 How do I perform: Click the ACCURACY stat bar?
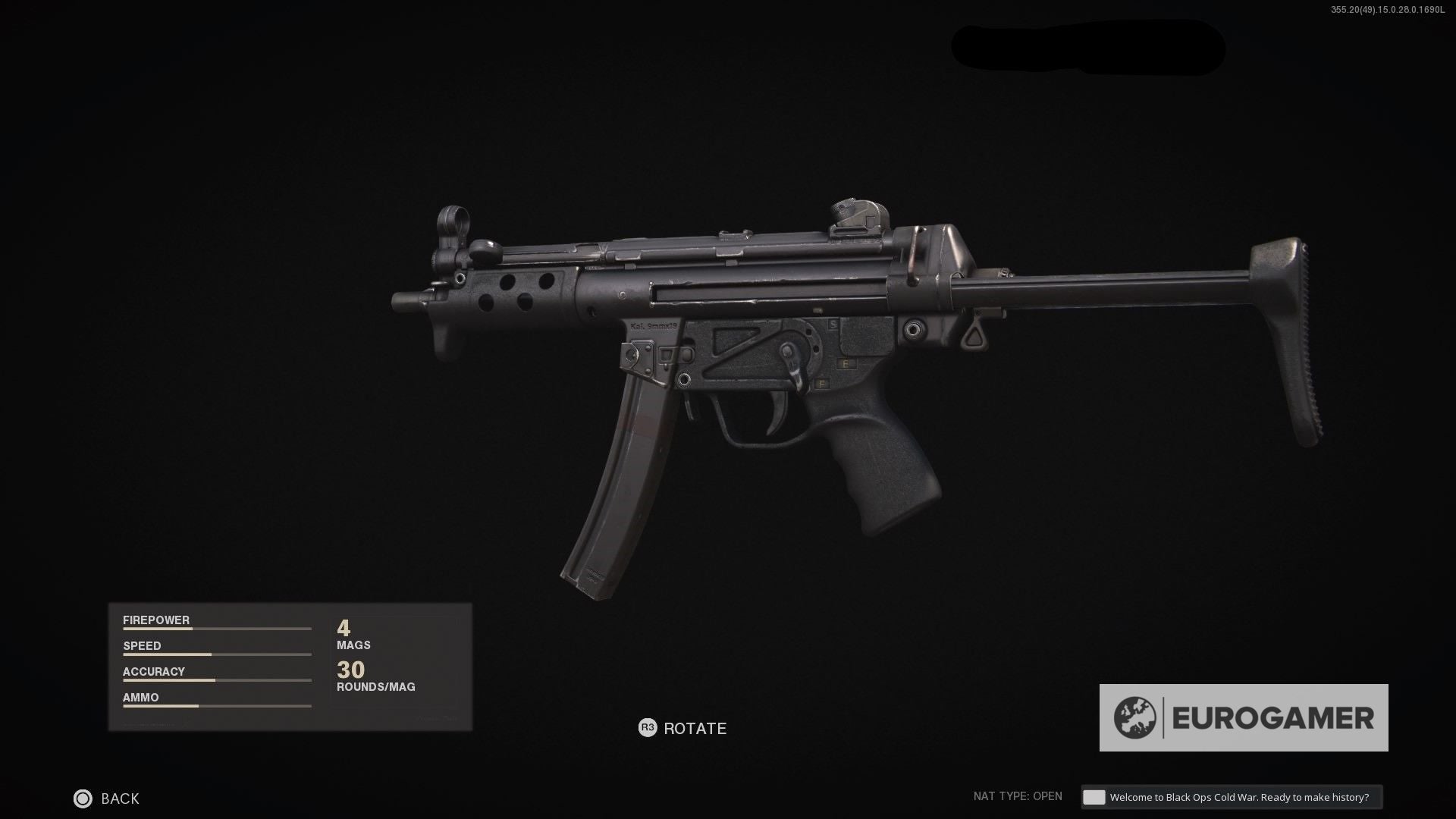[x=216, y=680]
